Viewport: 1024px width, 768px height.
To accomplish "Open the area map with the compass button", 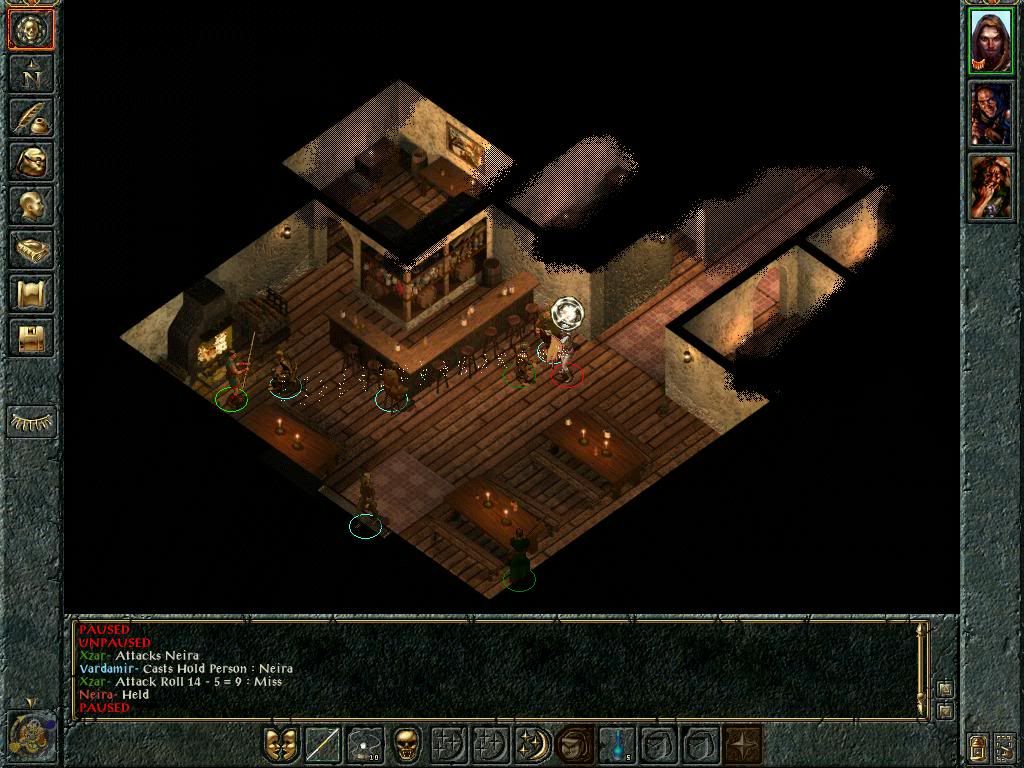I will pyautogui.click(x=31, y=73).
